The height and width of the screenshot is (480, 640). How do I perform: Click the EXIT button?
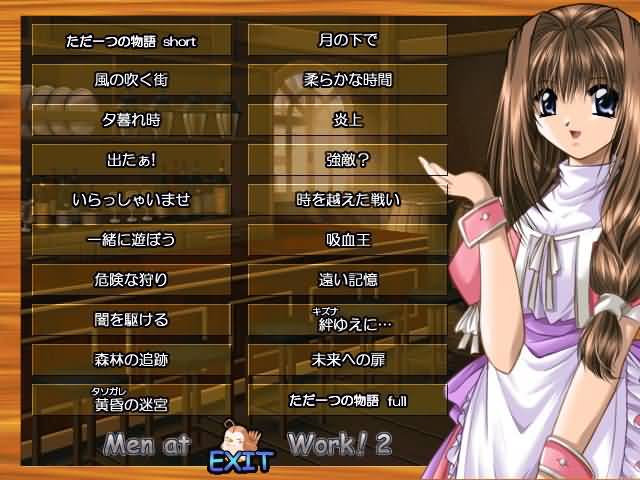[x=239, y=463]
